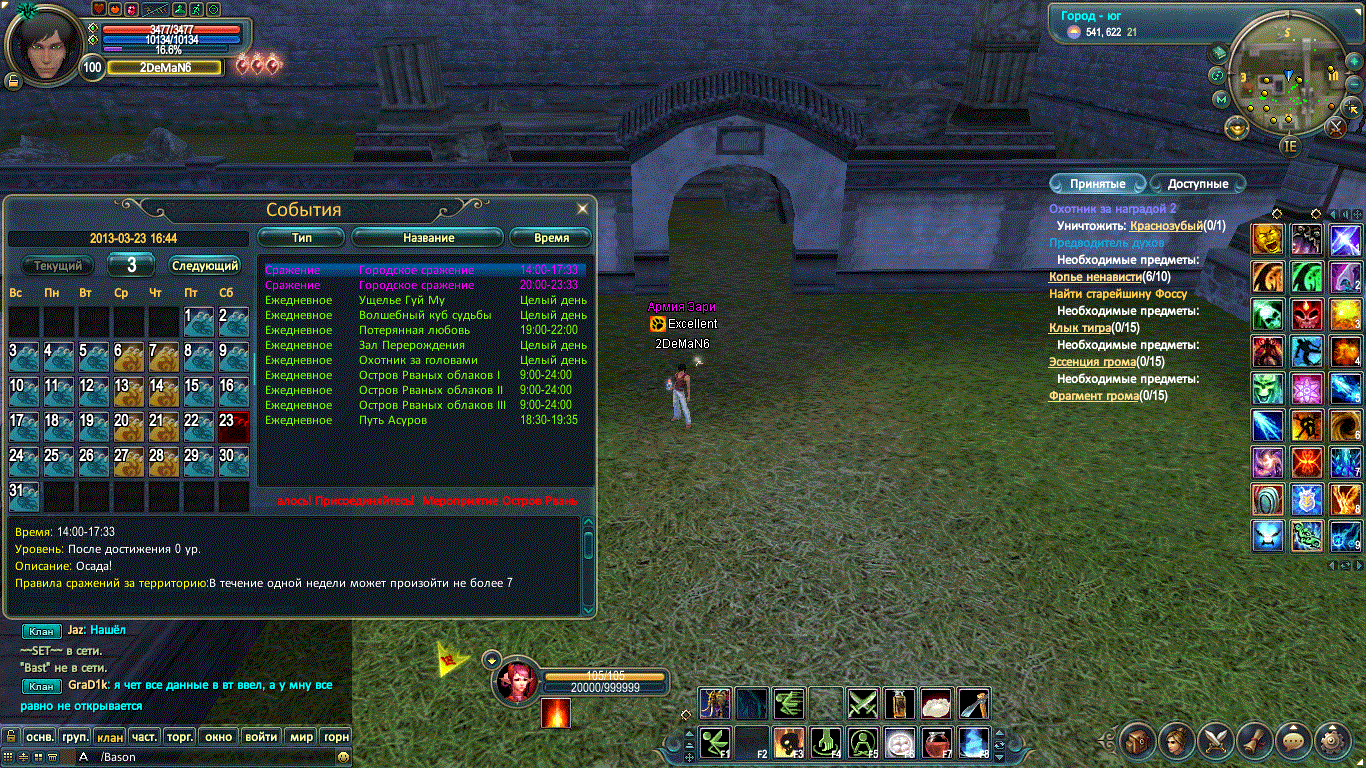The width and height of the screenshot is (1366, 768).
Task: Go to Следующий month in calendar
Action: click(x=205, y=266)
